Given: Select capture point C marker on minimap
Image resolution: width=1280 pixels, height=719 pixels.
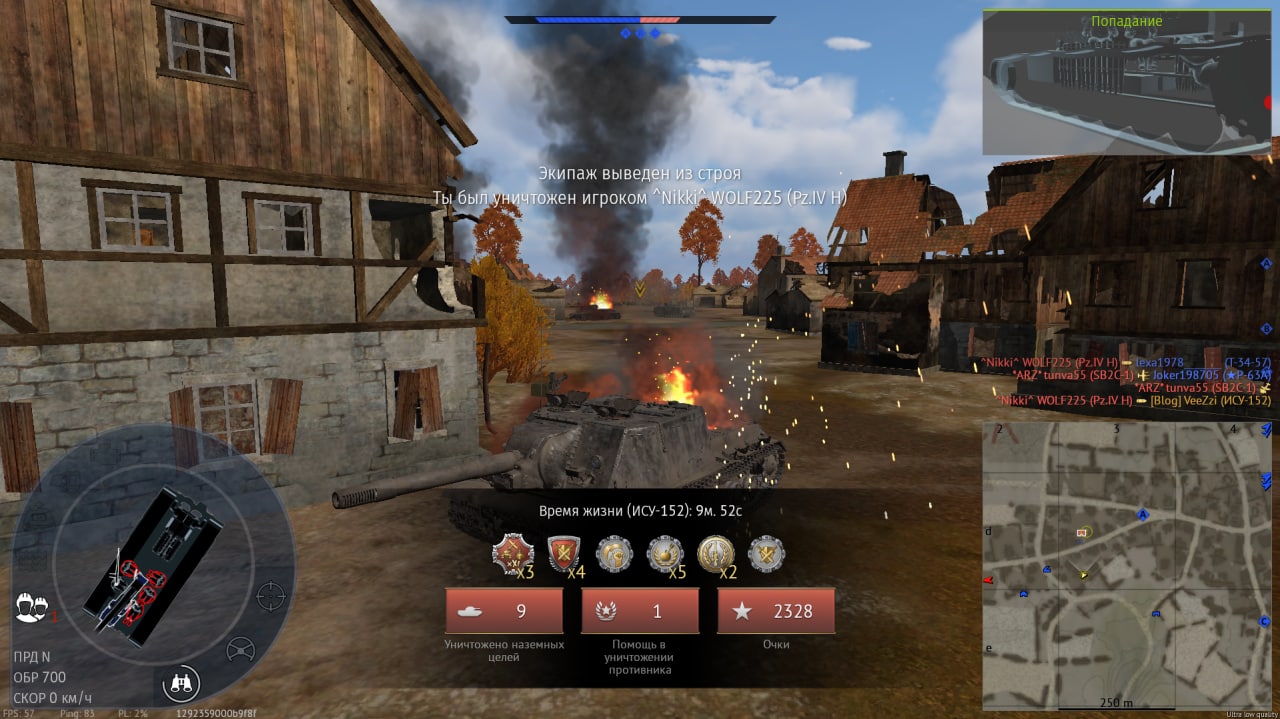Looking at the screenshot, I should click(x=1264, y=622).
